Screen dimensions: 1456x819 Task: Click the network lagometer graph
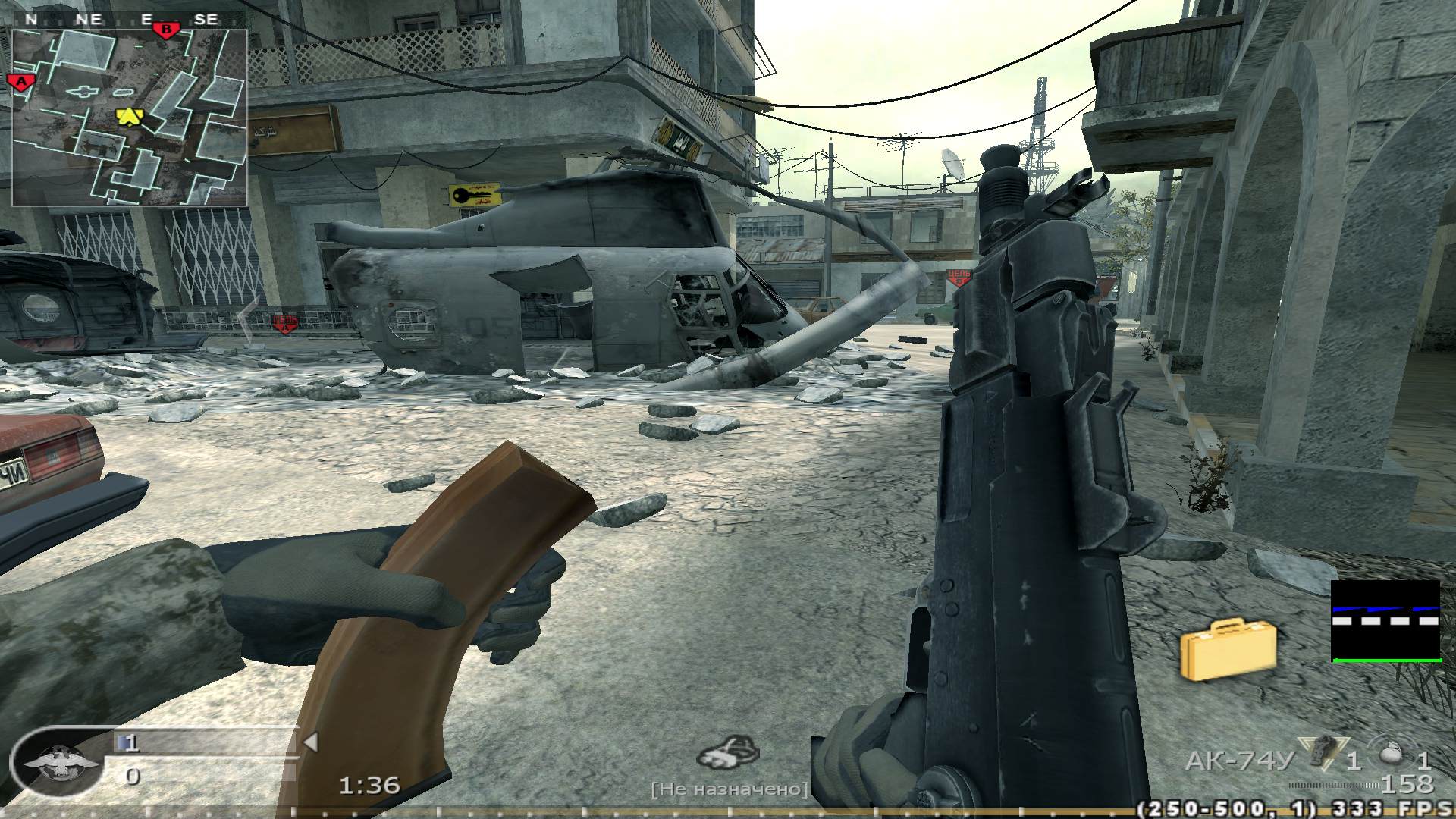(x=1385, y=621)
